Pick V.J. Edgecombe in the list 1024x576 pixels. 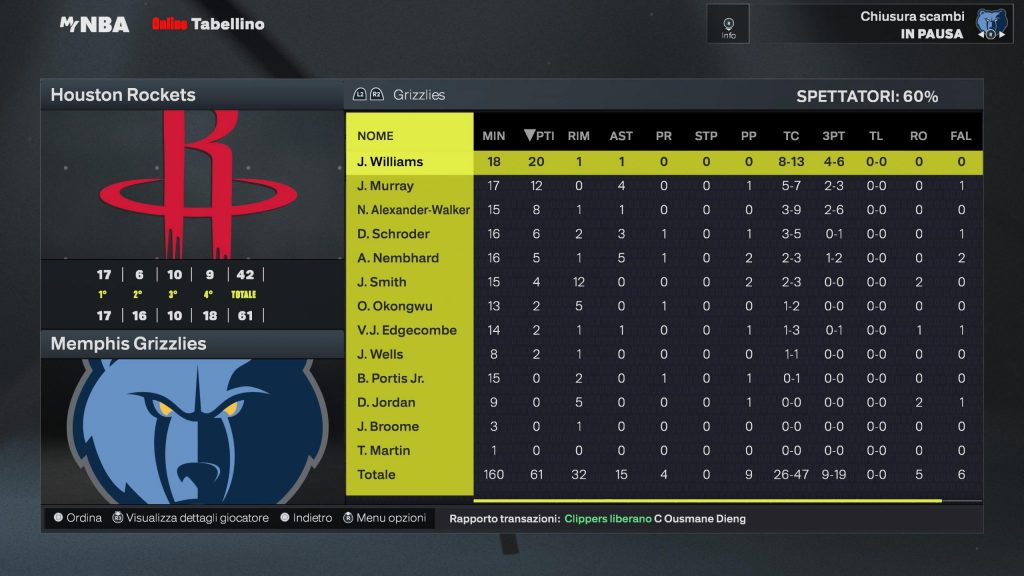point(406,330)
